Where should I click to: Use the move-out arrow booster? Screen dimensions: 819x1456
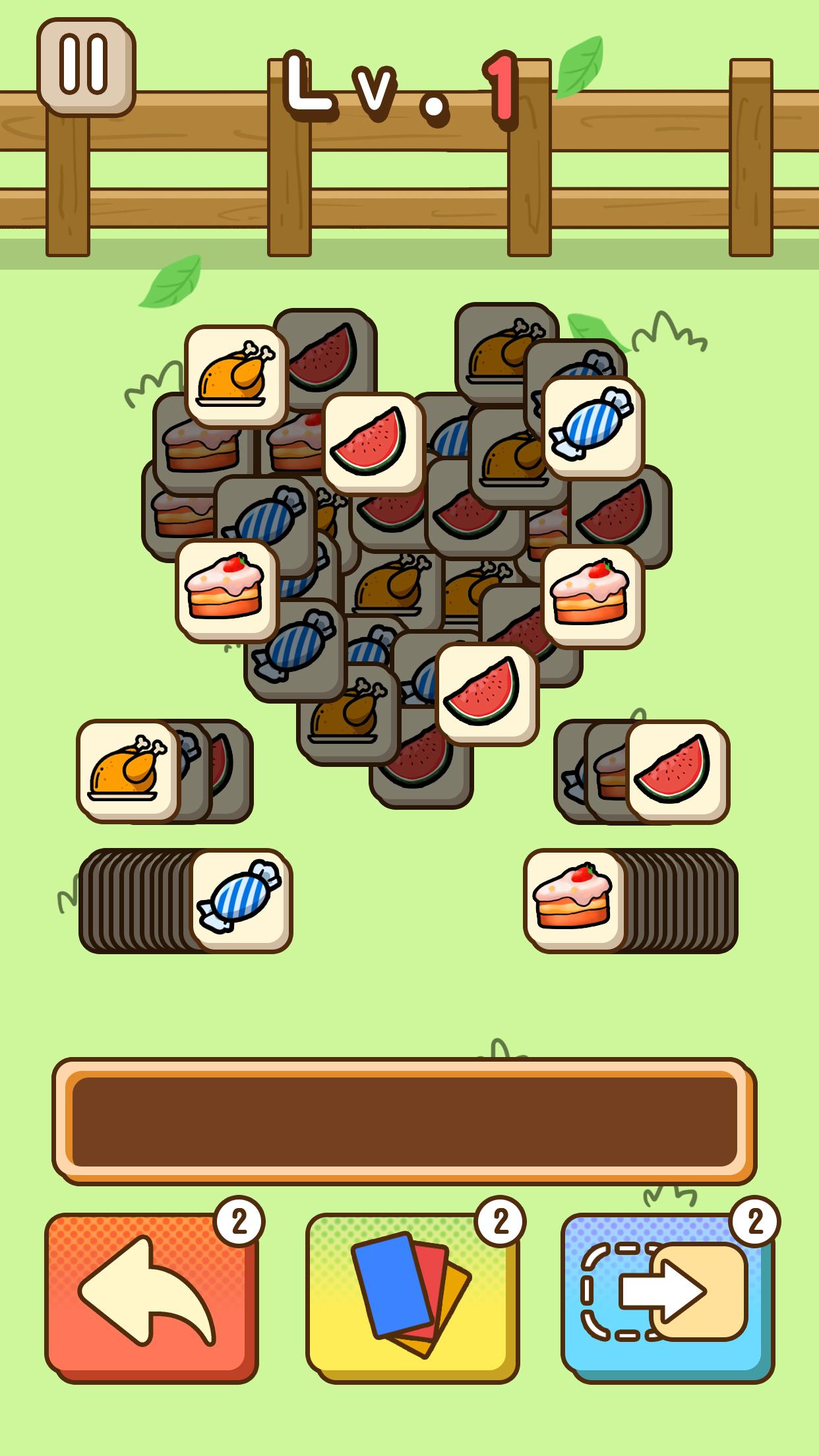coord(667,1295)
